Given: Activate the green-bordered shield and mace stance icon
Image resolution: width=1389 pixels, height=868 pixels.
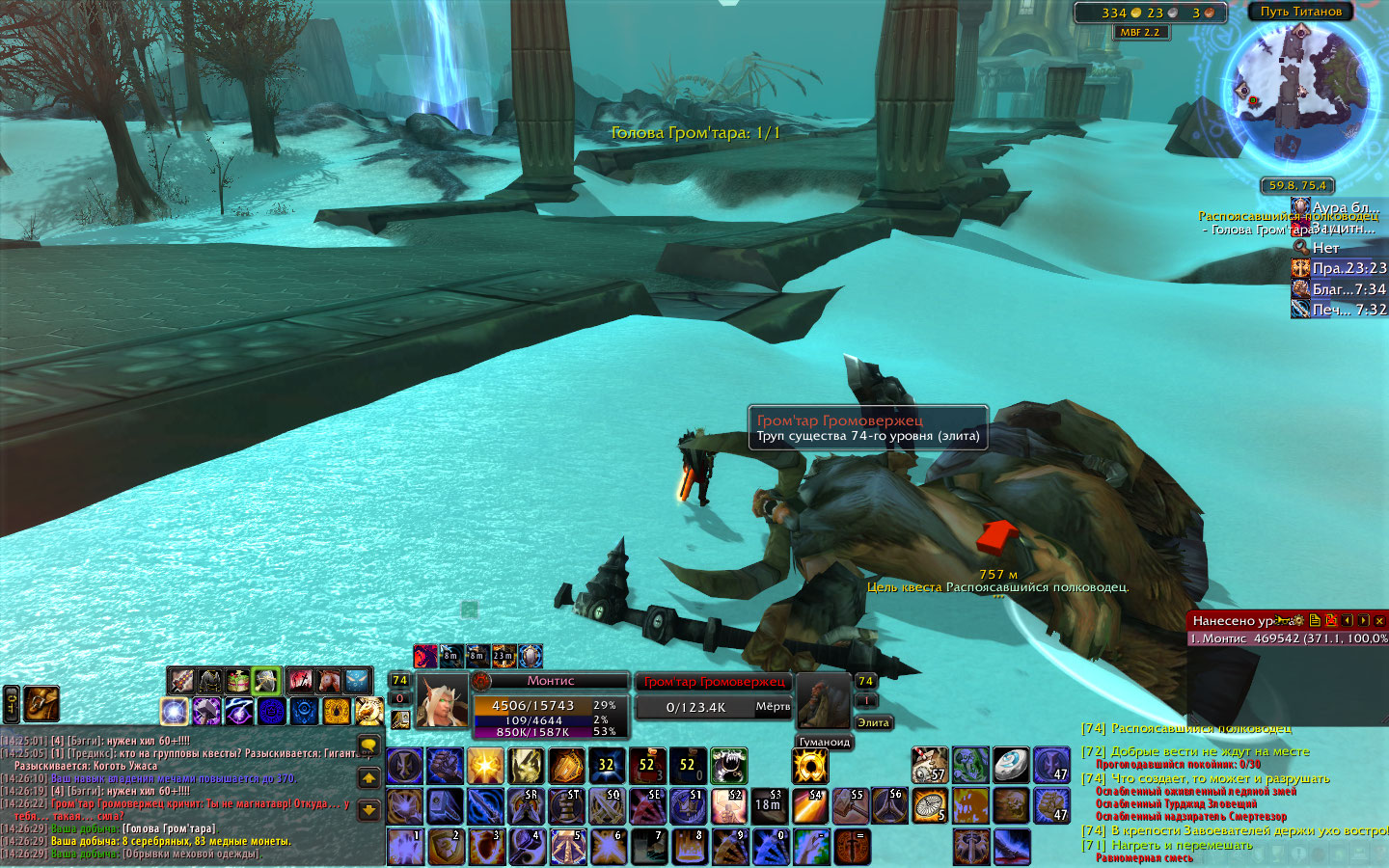Looking at the screenshot, I should point(266,681).
